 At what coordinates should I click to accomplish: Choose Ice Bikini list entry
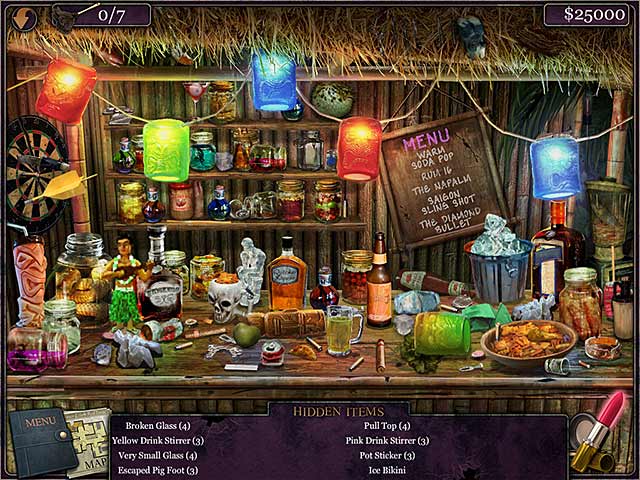click(x=387, y=470)
